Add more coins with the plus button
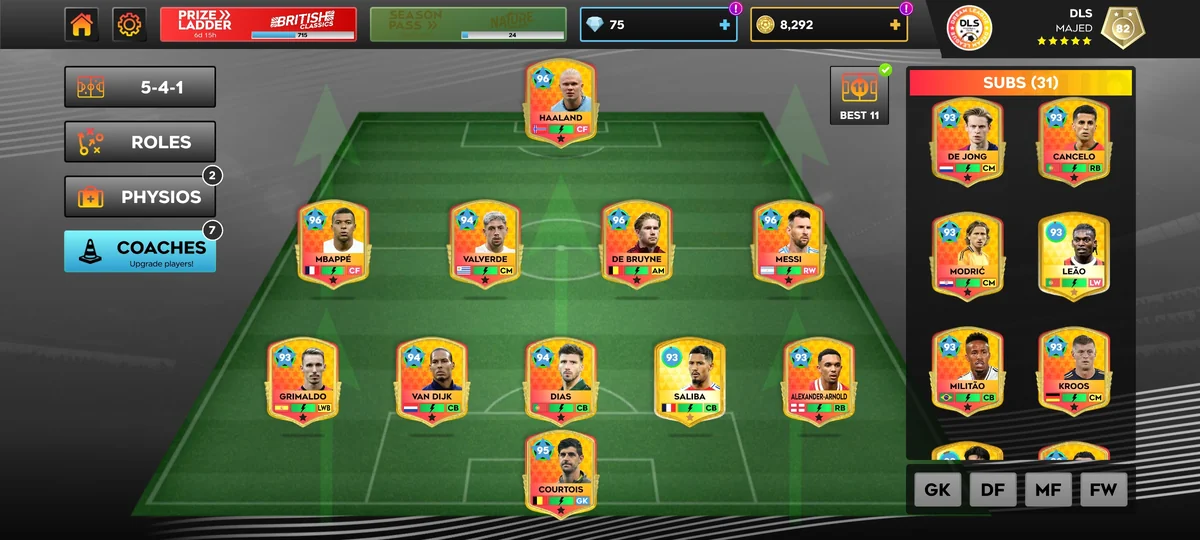The image size is (1200, 540). [895, 25]
